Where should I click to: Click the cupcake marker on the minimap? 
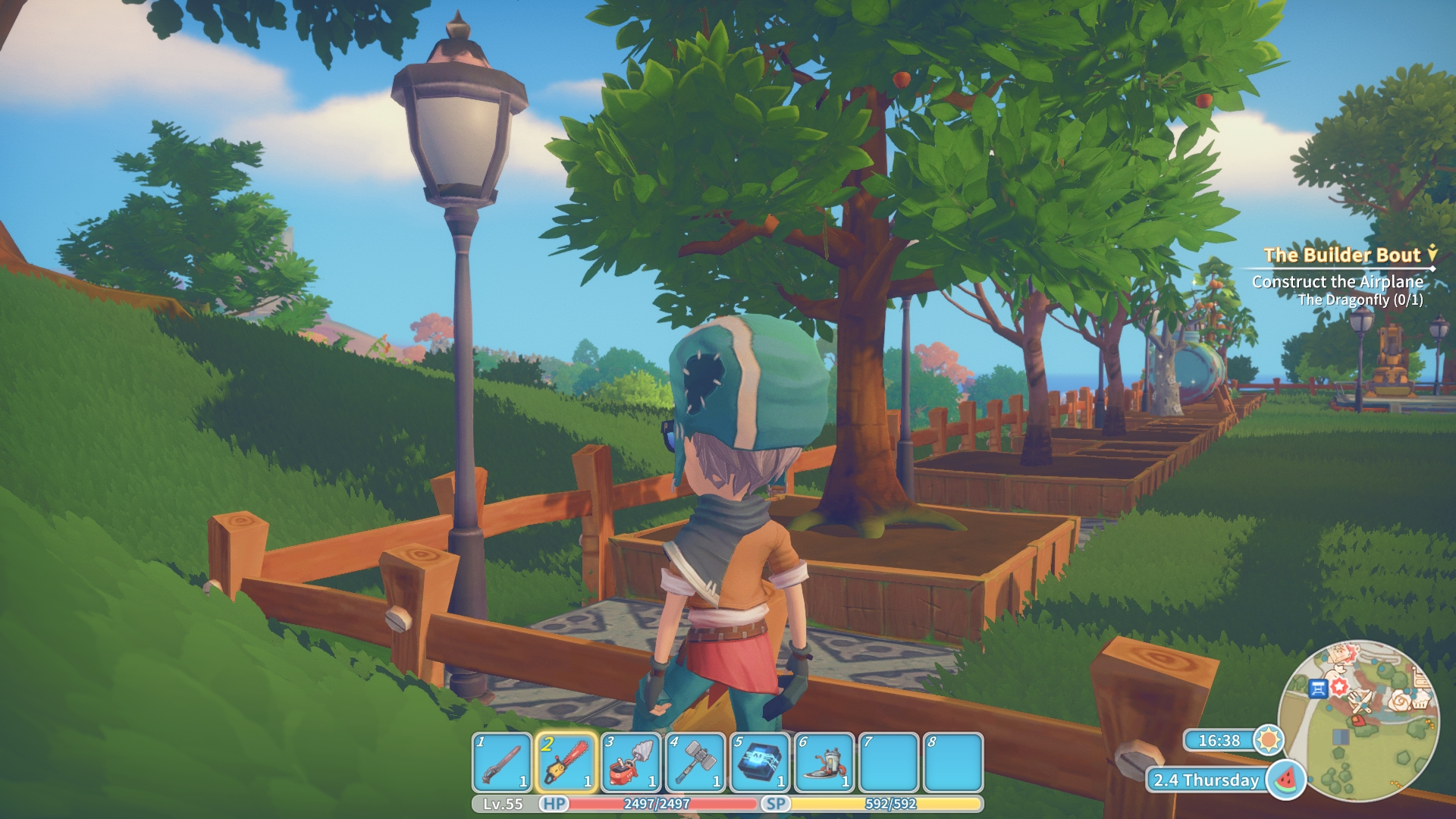[x=1420, y=701]
